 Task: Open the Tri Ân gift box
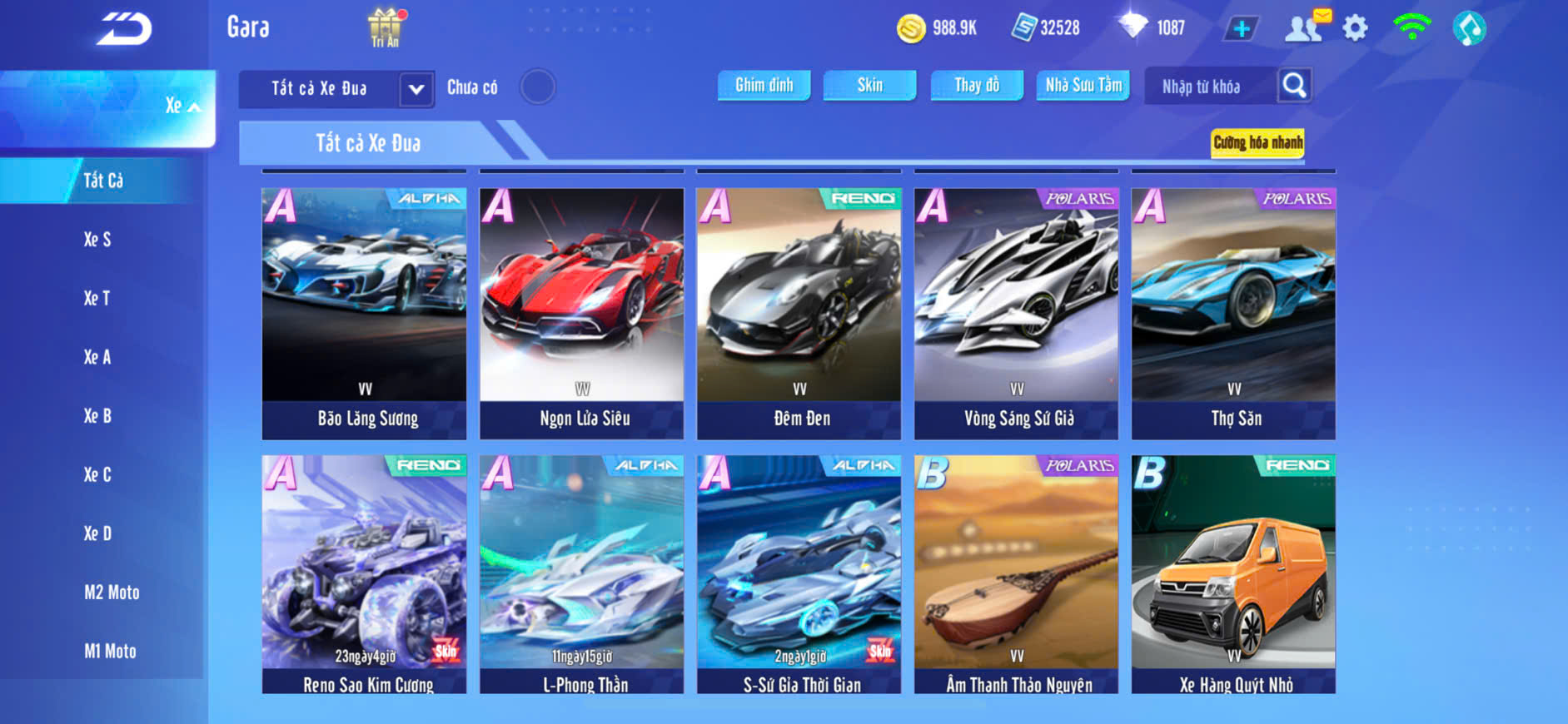click(385, 27)
